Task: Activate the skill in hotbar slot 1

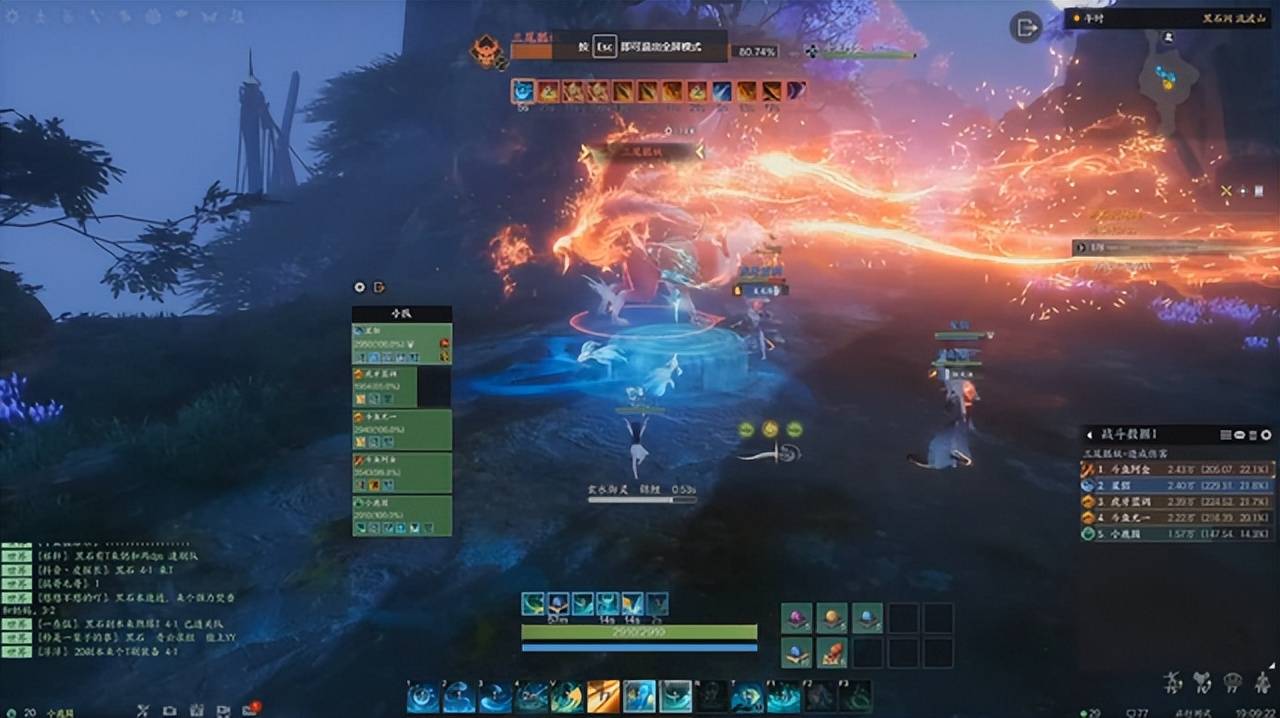Action: coord(423,697)
